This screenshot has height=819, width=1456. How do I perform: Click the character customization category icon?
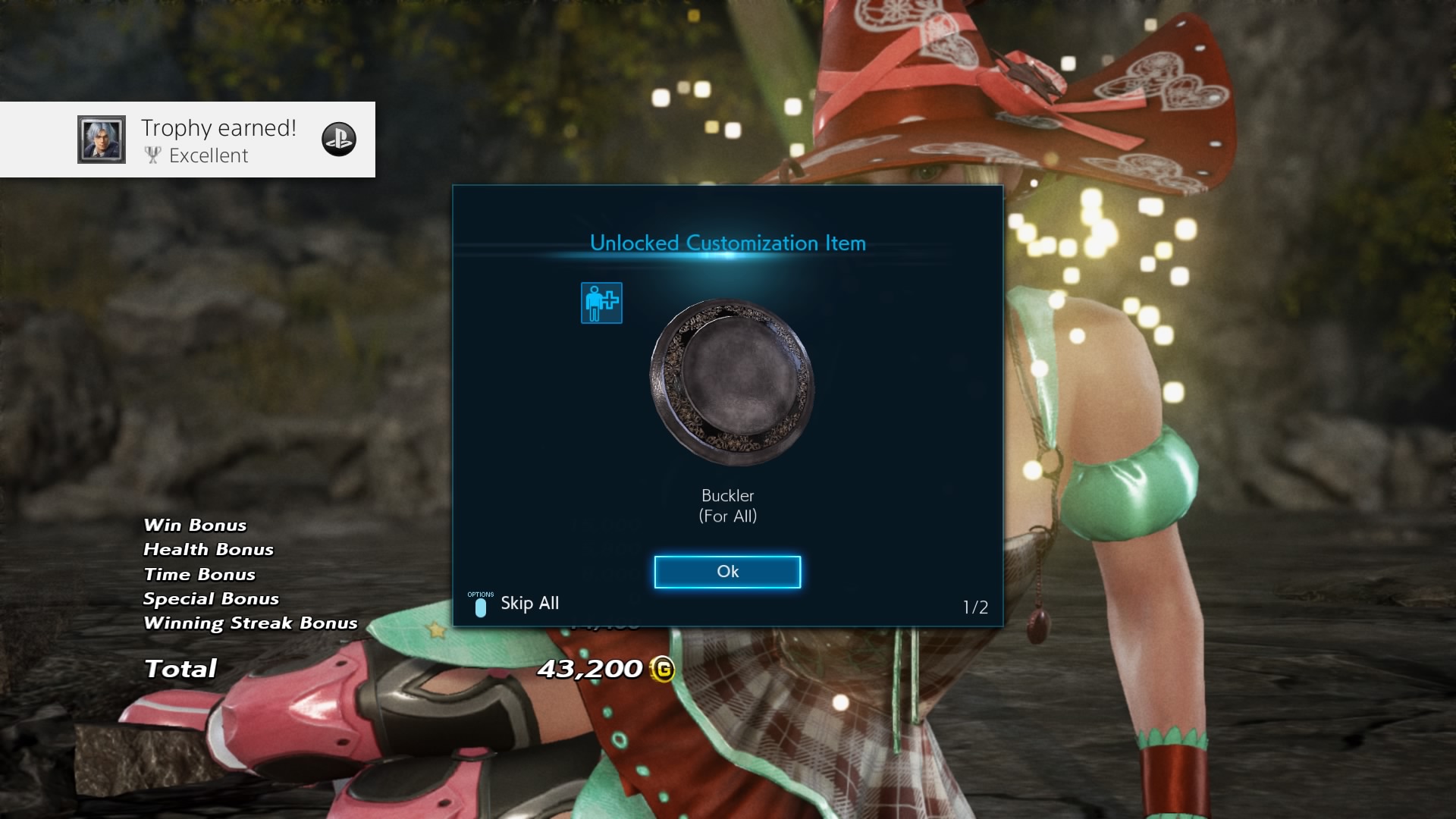[x=601, y=303]
